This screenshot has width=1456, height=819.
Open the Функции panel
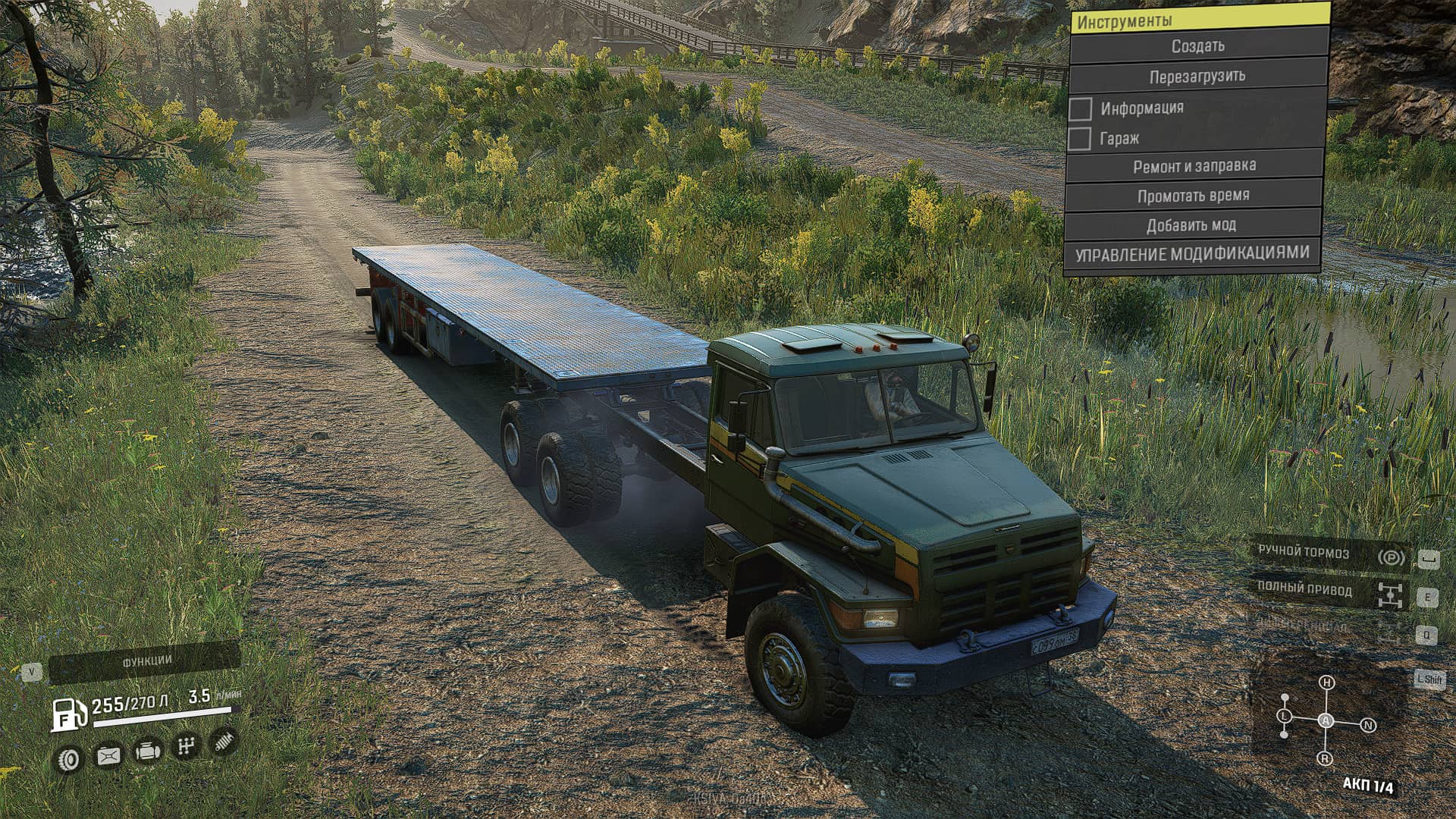[x=146, y=662]
